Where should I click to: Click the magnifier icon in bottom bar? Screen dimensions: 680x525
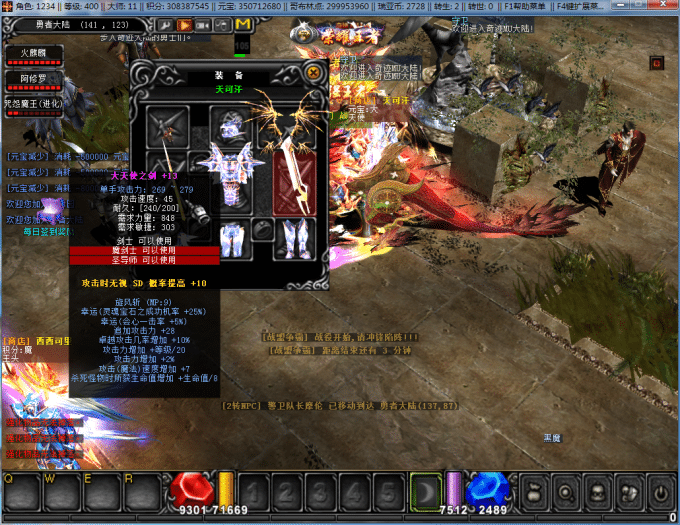point(566,492)
